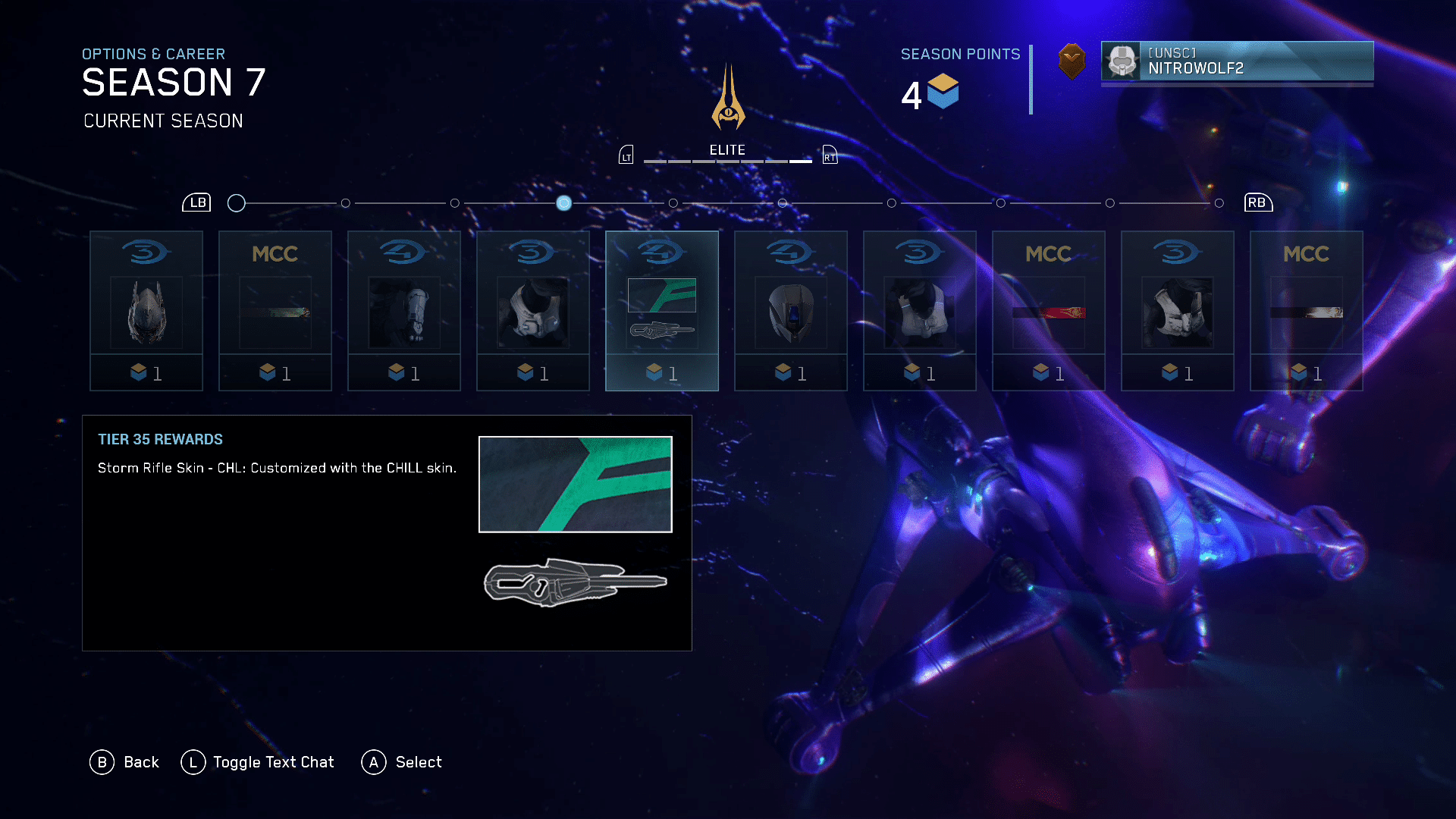Open the NITROWOLF2 player nameplate
1456x819 pixels.
click(x=1237, y=61)
